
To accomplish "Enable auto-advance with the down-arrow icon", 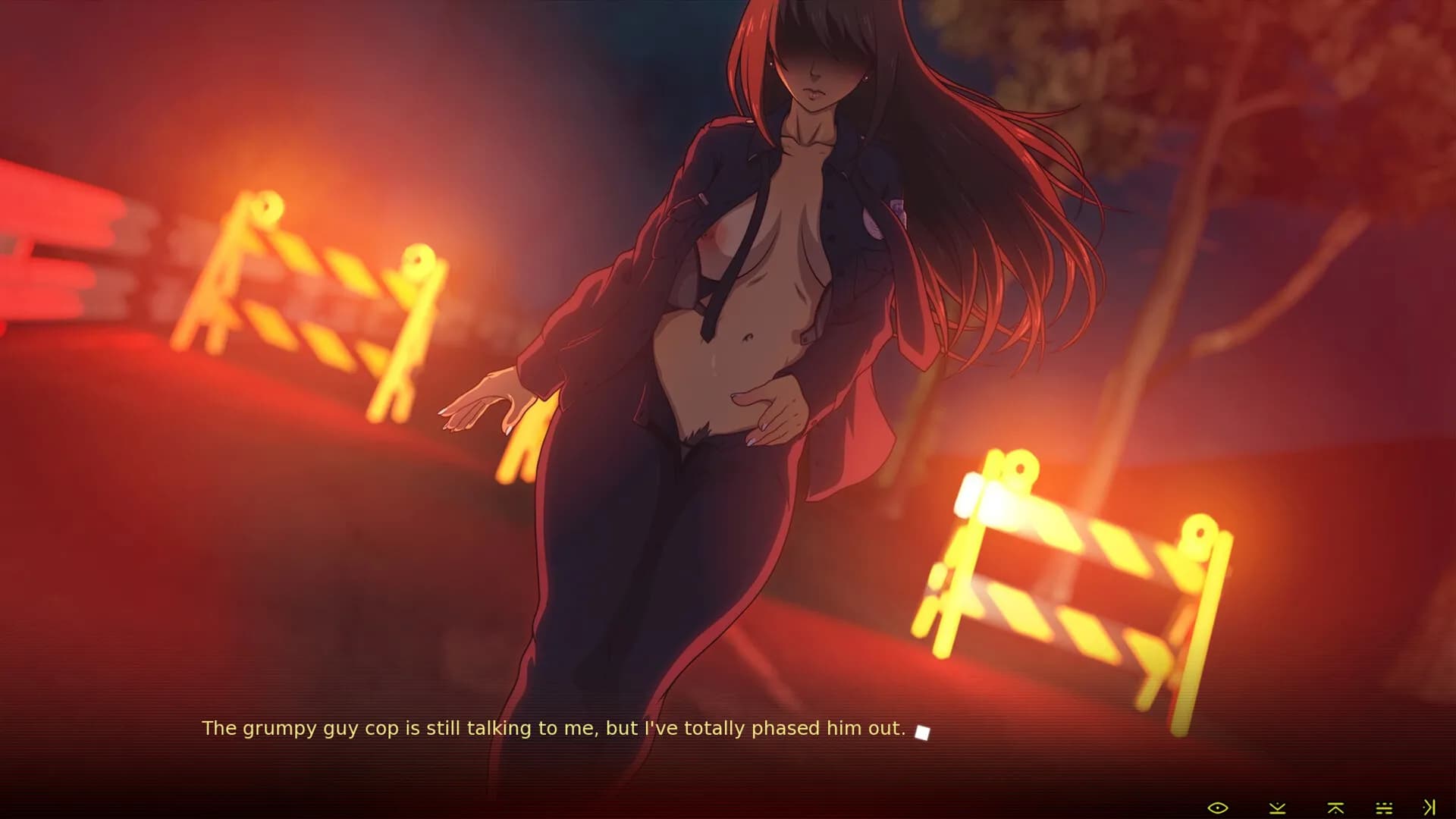I will click(1276, 808).
